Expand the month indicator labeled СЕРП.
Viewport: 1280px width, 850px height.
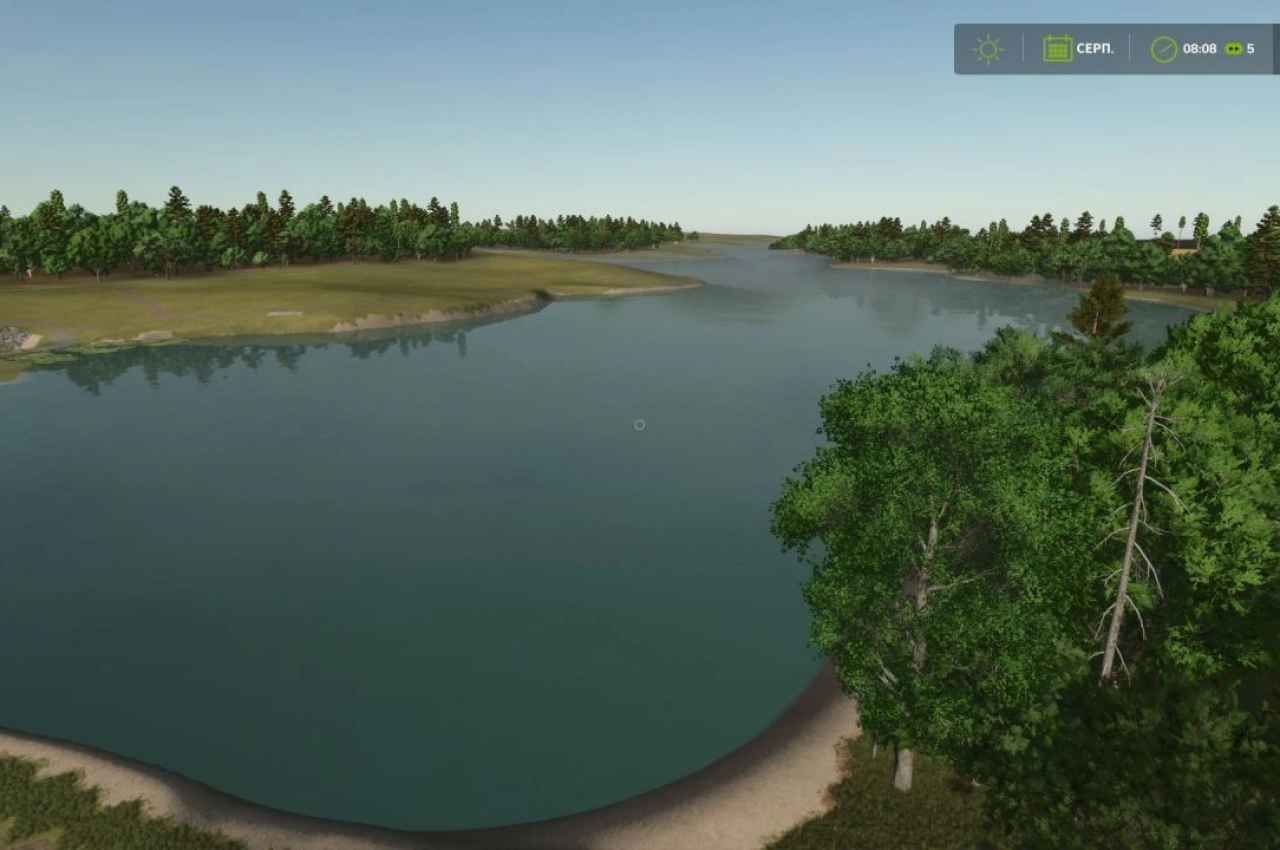1095,47
